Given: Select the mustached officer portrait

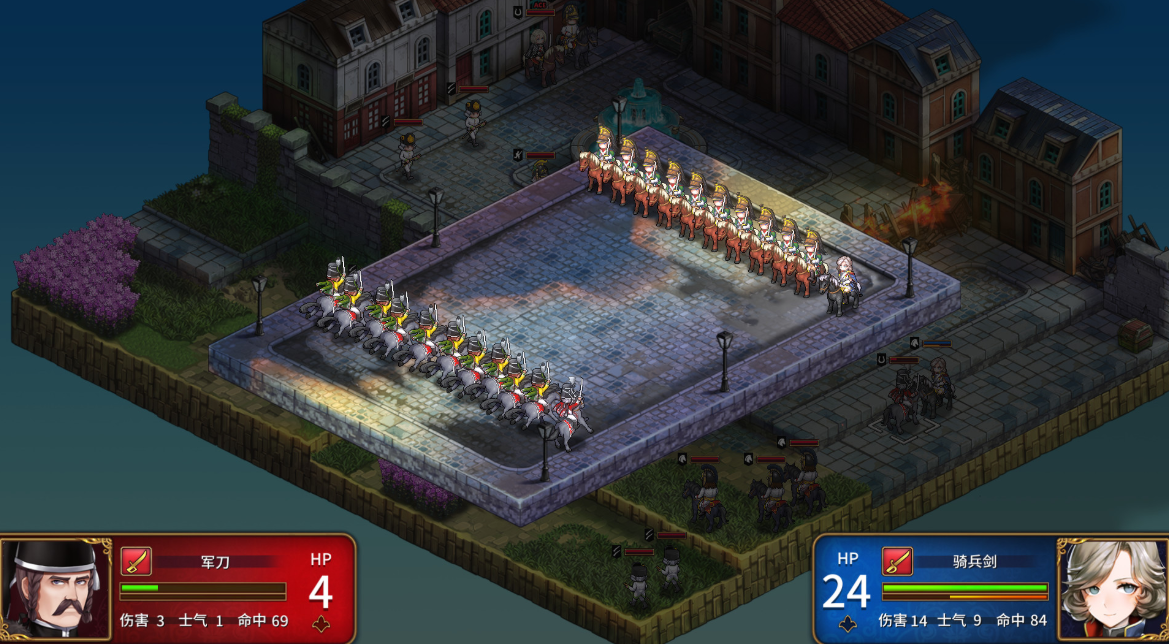Looking at the screenshot, I should pyautogui.click(x=55, y=589).
